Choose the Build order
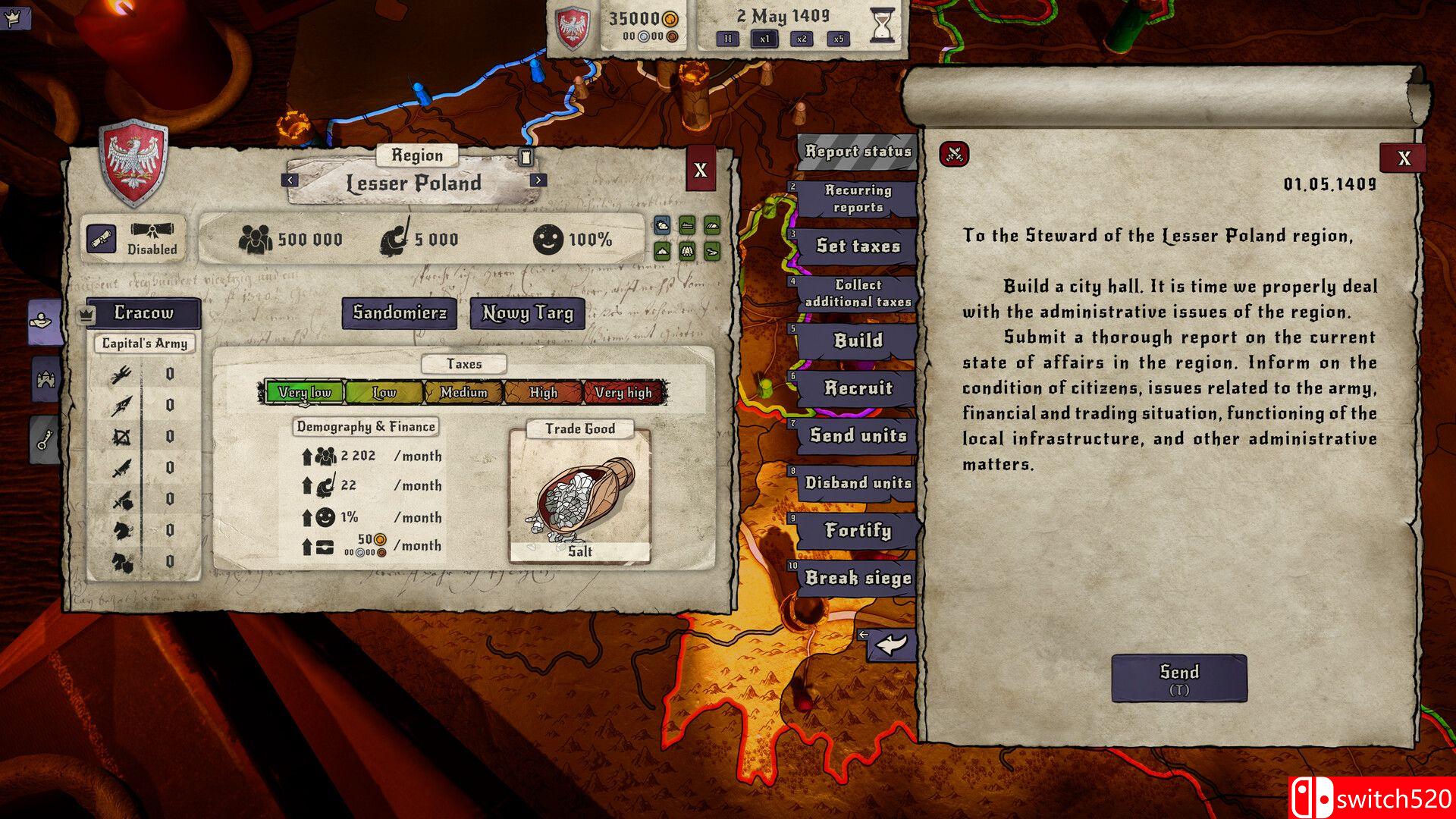The image size is (1456, 819). (x=858, y=340)
